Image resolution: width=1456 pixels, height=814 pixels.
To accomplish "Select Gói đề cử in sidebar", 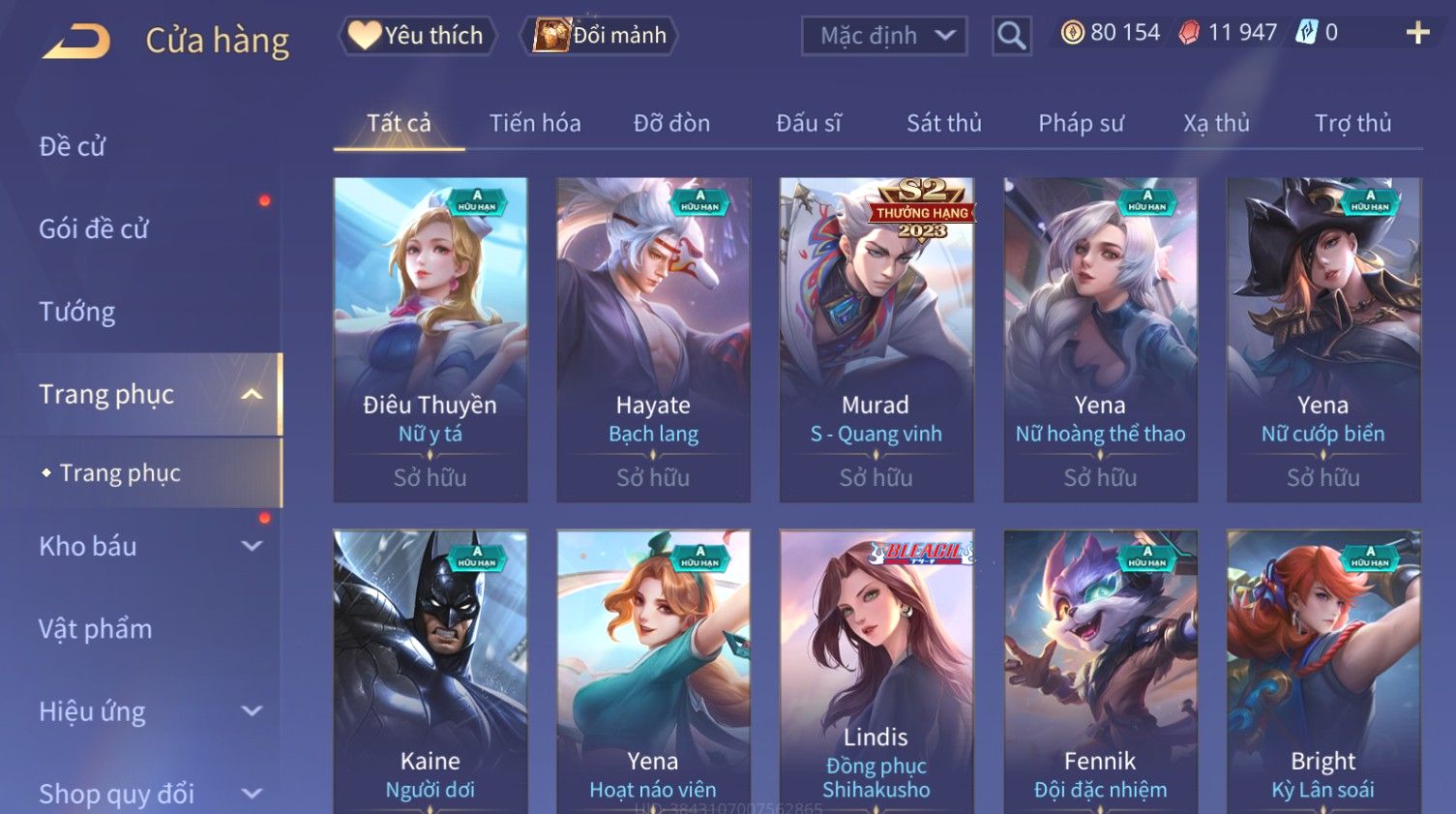I will (94, 229).
